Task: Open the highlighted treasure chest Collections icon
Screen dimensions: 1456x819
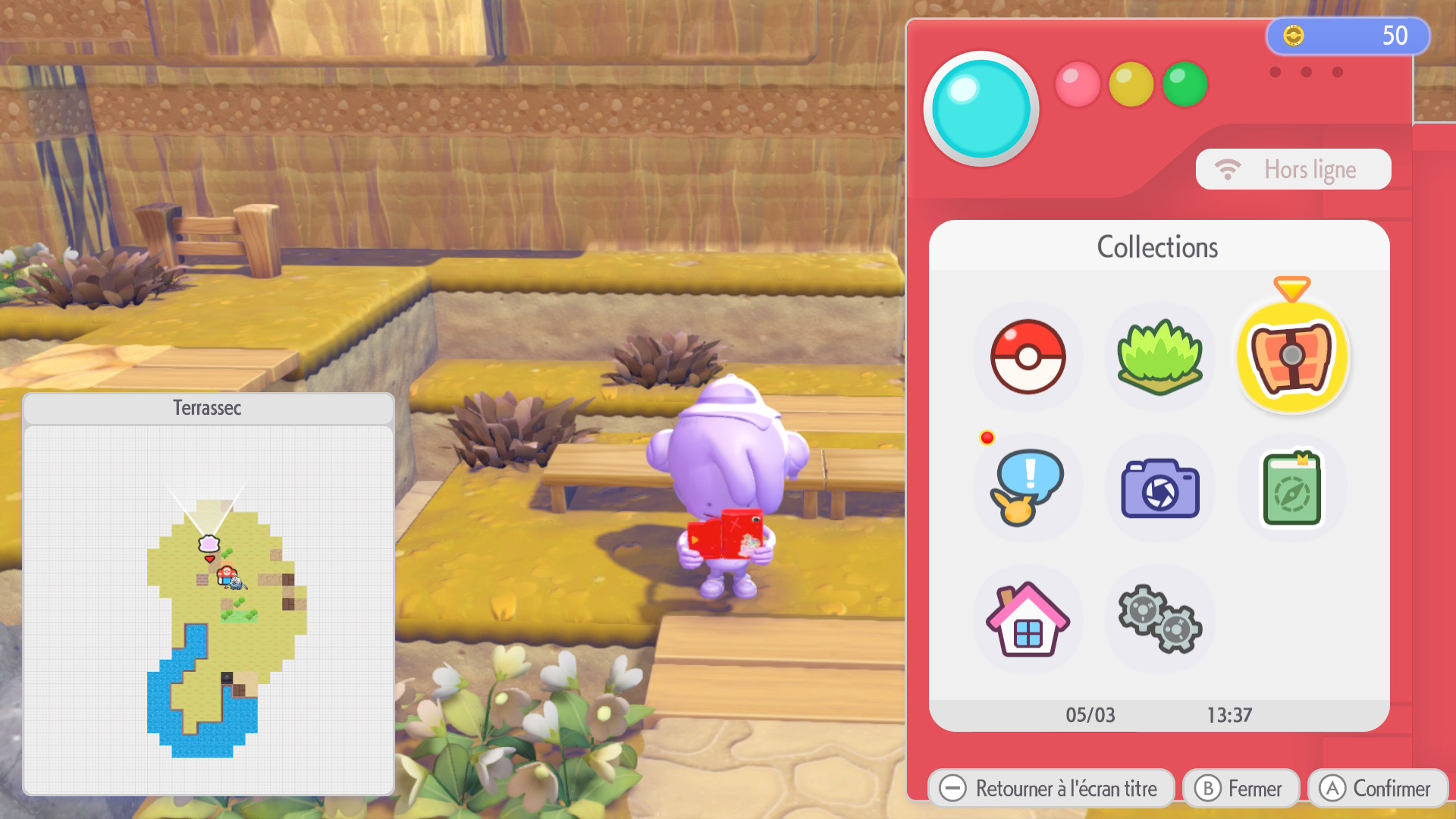Action: point(1292,356)
